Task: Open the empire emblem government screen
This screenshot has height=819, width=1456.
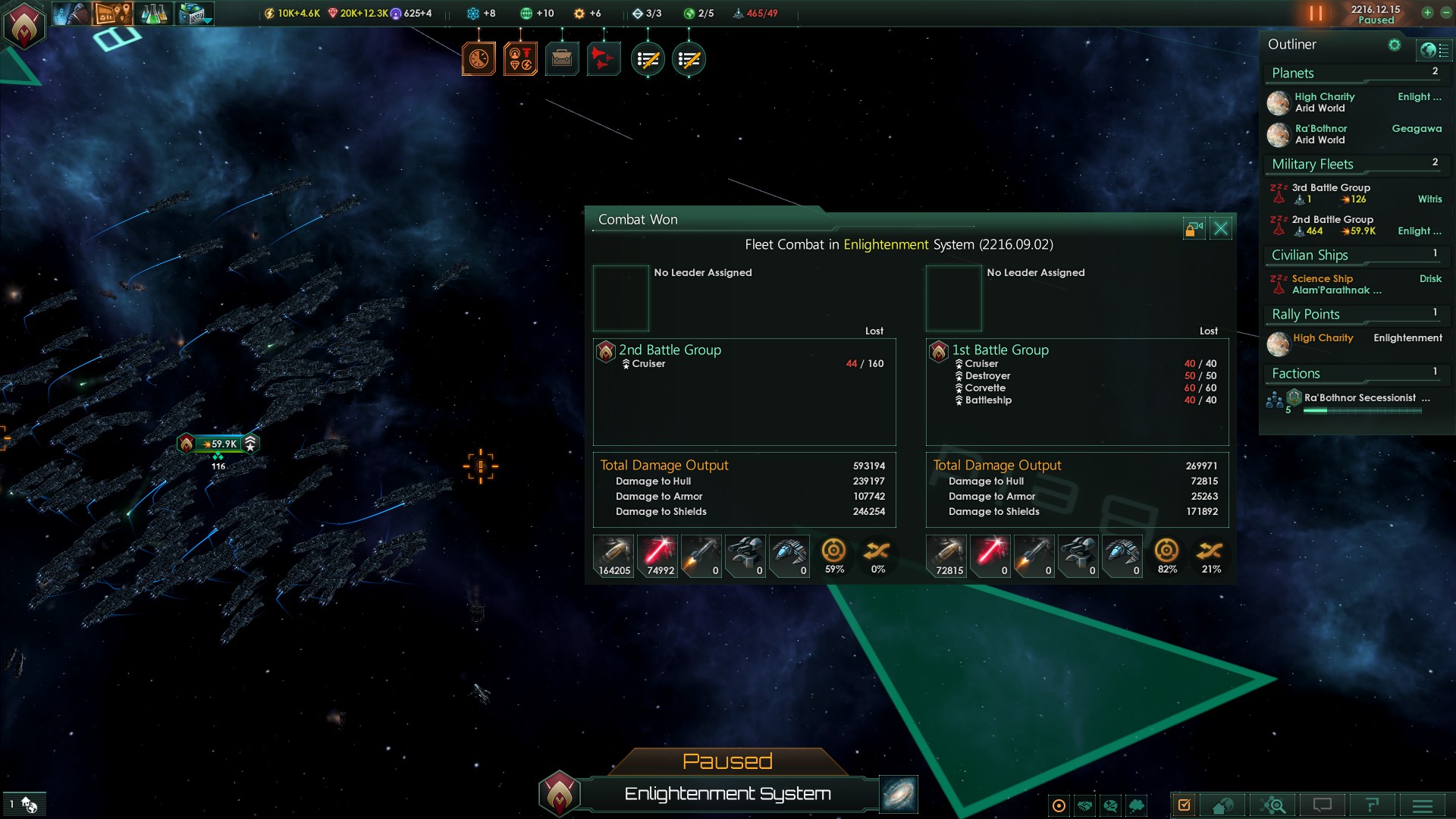Action: click(24, 26)
